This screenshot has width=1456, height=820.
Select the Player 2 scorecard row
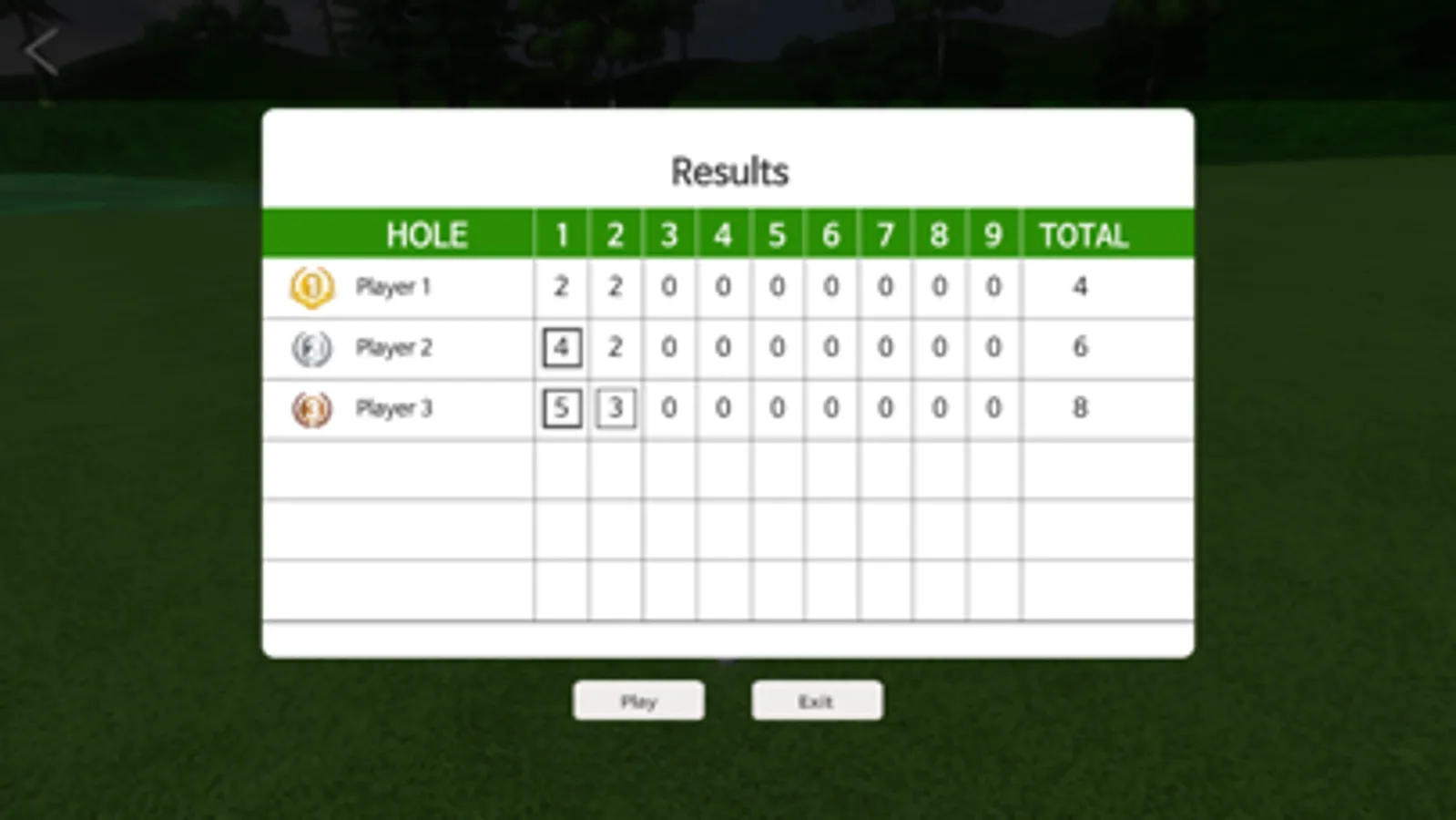(393, 348)
